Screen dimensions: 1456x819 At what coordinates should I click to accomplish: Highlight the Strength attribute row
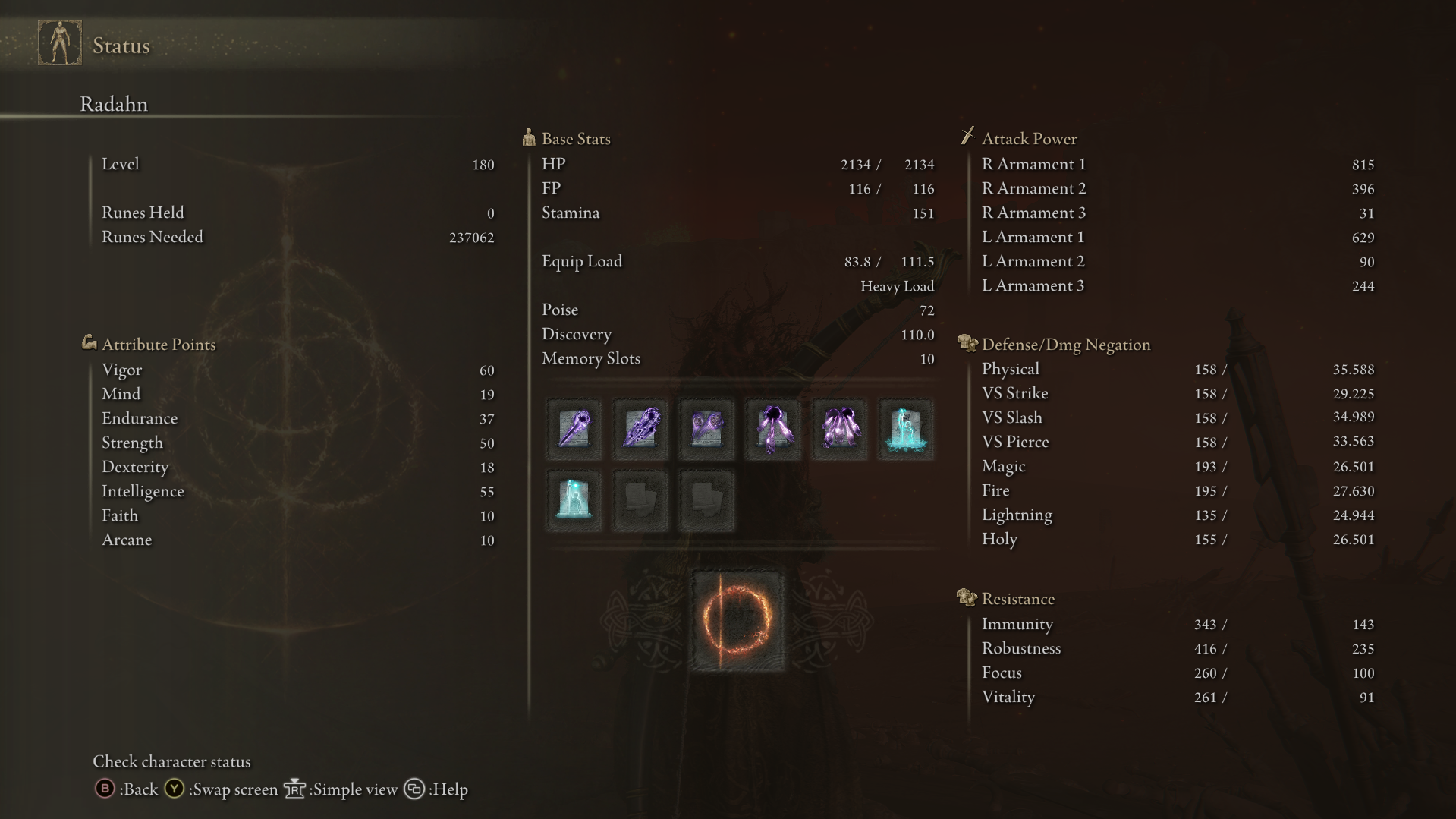tap(297, 443)
